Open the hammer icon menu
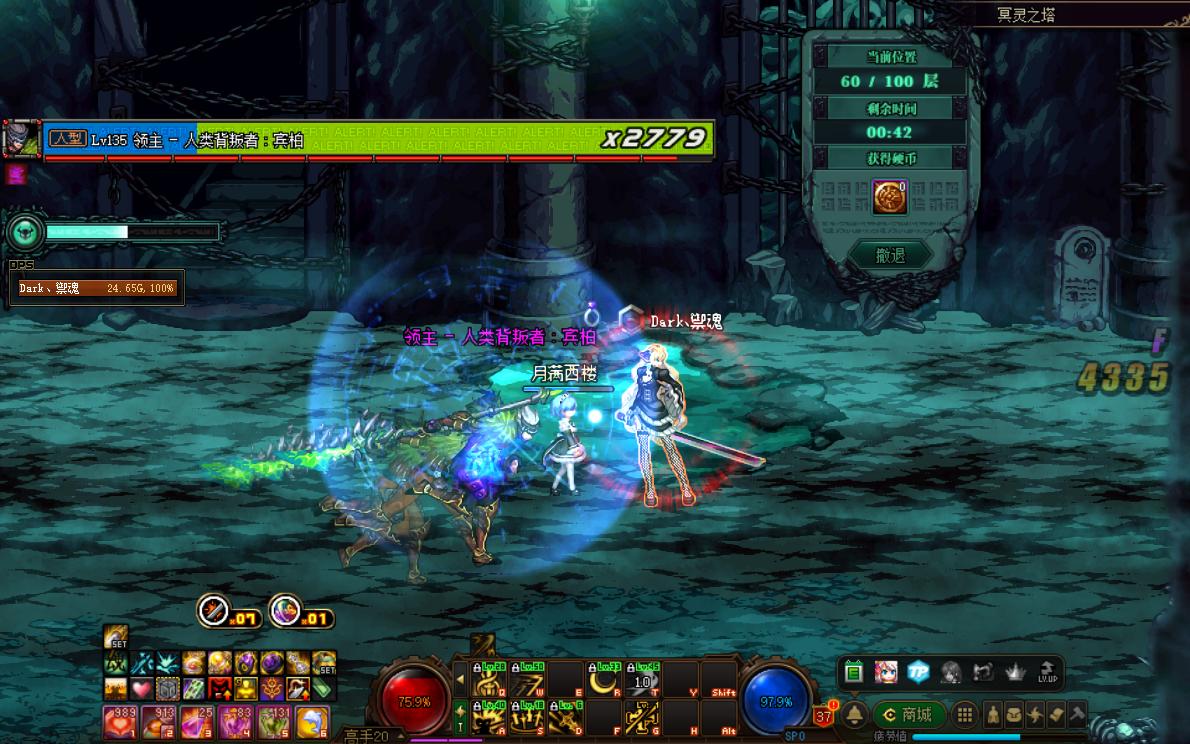Screen dimensions: 1190x744 point(1076,715)
